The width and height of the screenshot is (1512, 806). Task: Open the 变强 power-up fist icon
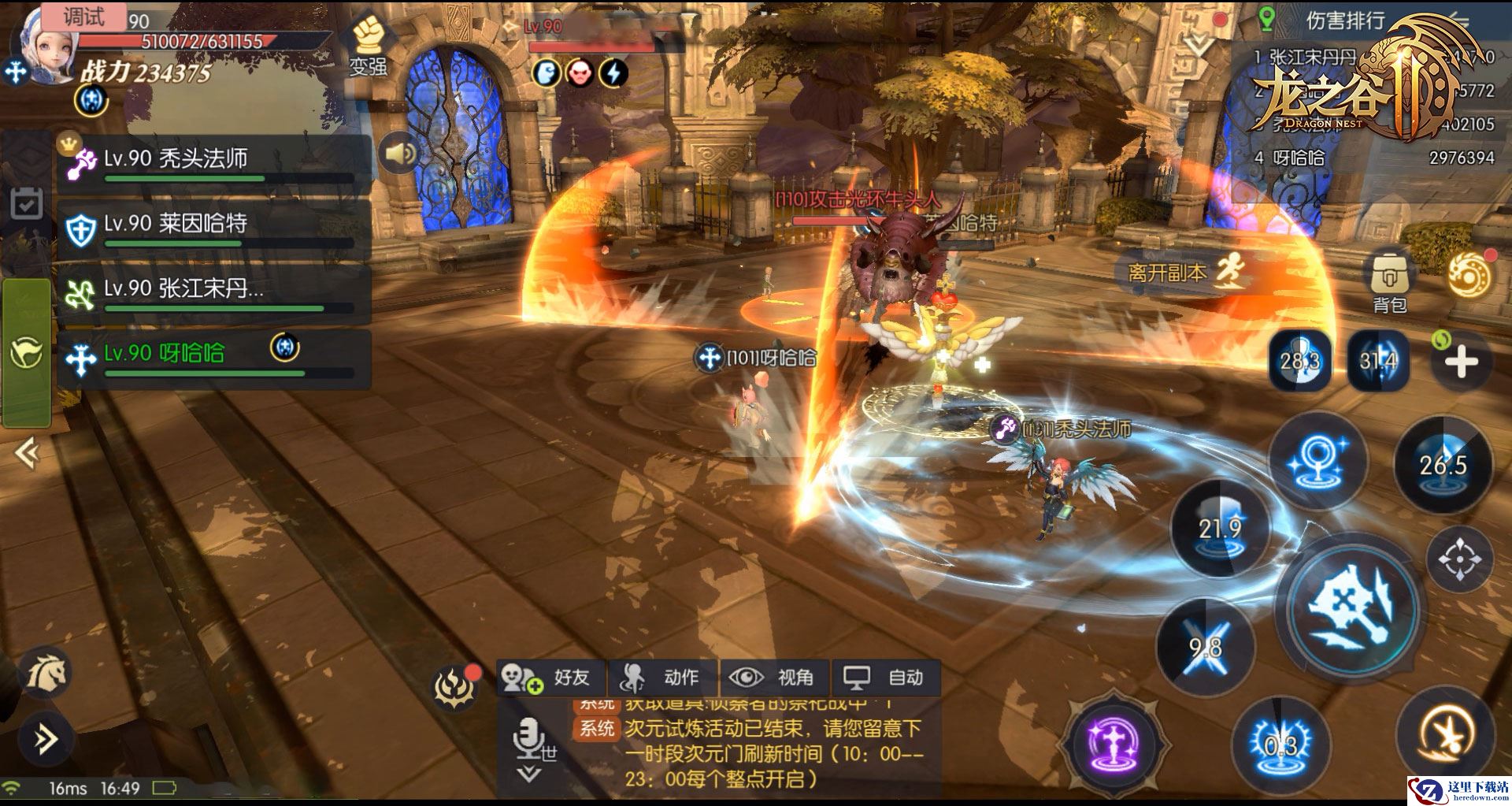coord(368,45)
